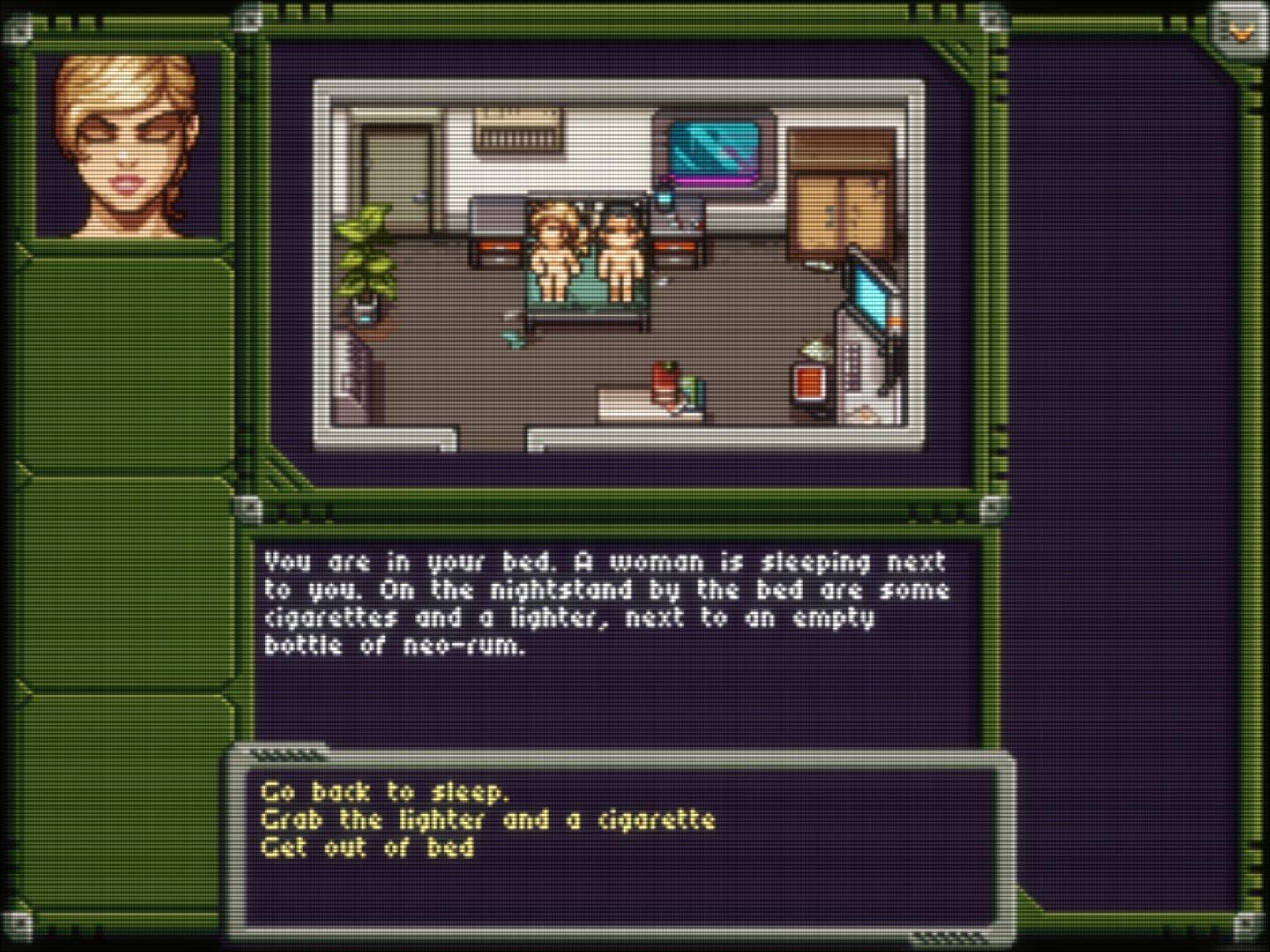Select "Grab the lighter and a cigarette"
The width and height of the screenshot is (1270, 952).
point(487,820)
